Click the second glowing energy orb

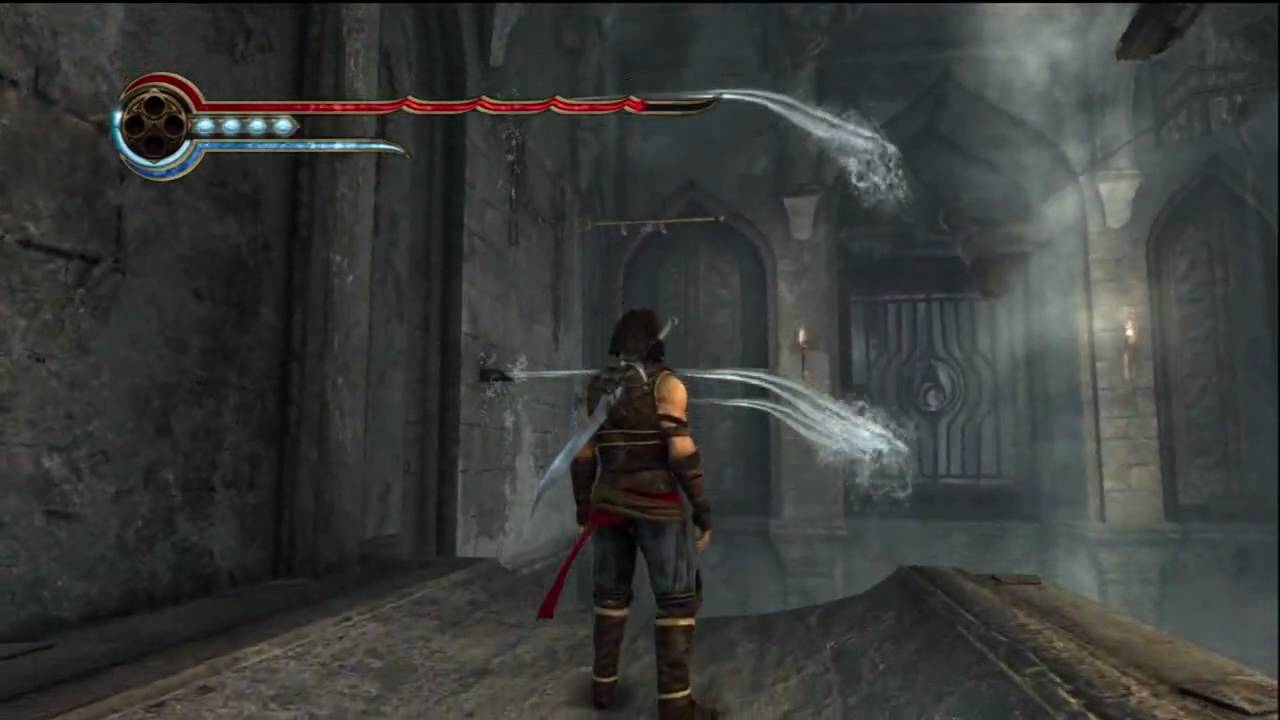230,125
